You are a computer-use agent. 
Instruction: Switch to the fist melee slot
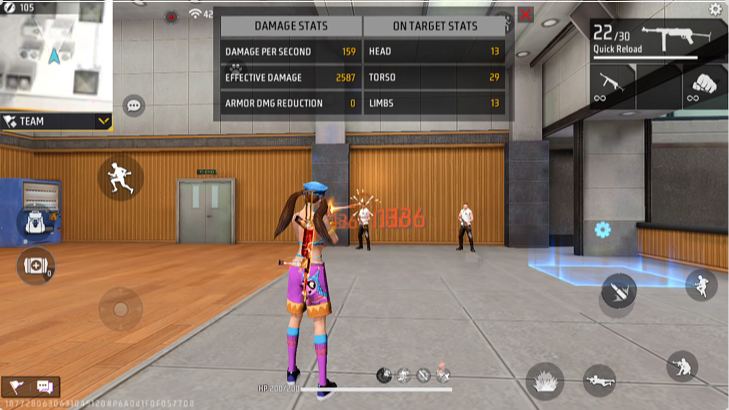coord(705,86)
